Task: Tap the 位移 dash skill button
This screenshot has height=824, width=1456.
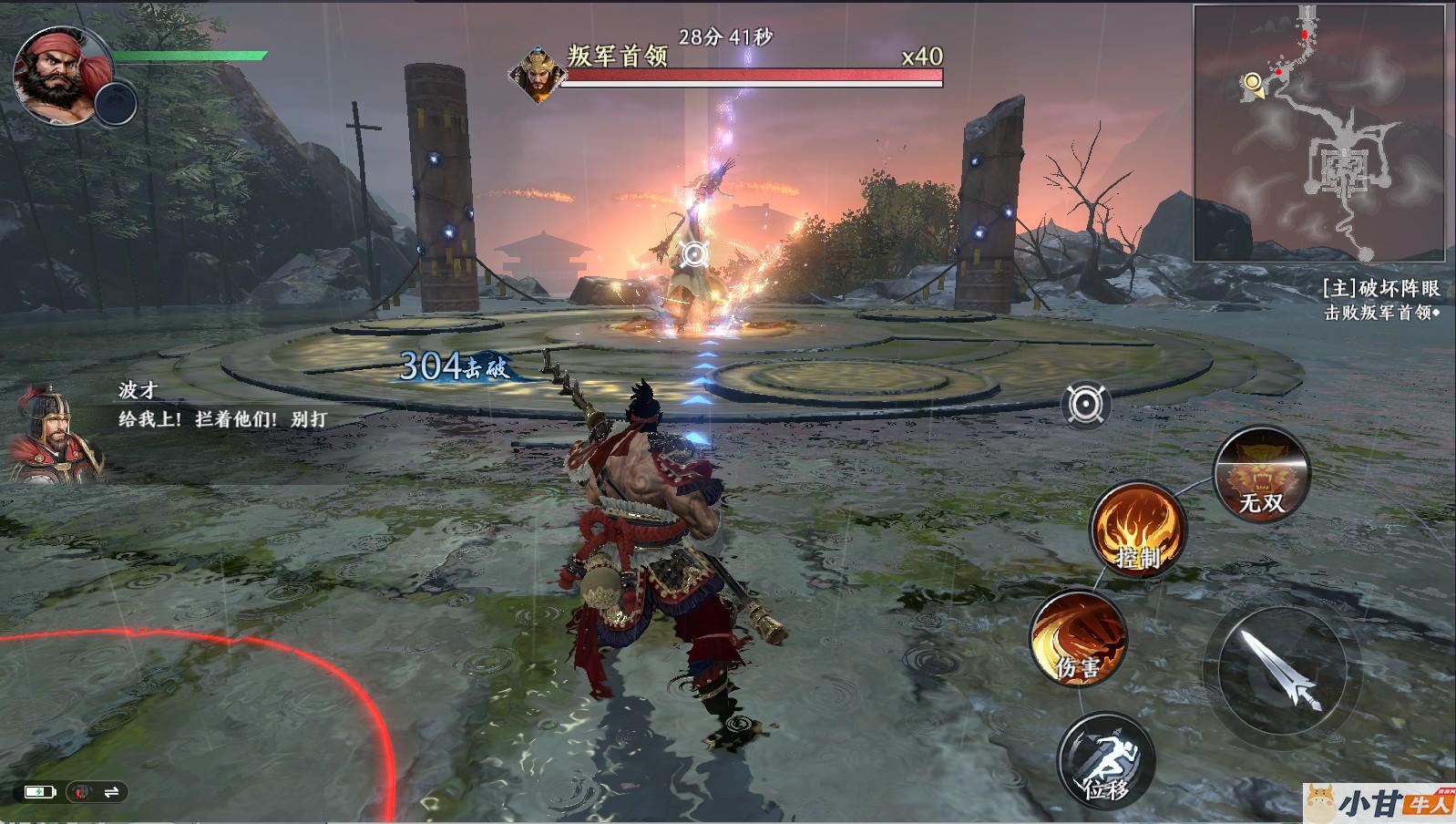Action: tap(1106, 759)
